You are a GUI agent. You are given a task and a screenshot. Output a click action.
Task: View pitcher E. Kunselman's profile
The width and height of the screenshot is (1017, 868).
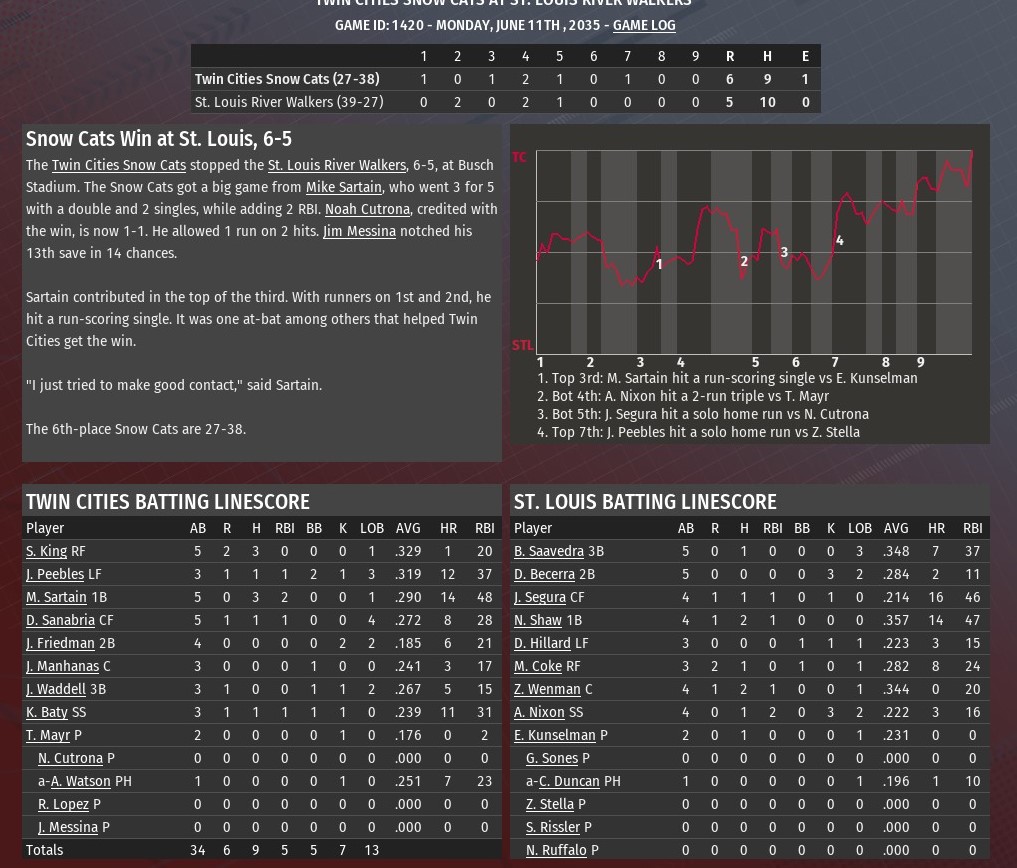coord(554,735)
